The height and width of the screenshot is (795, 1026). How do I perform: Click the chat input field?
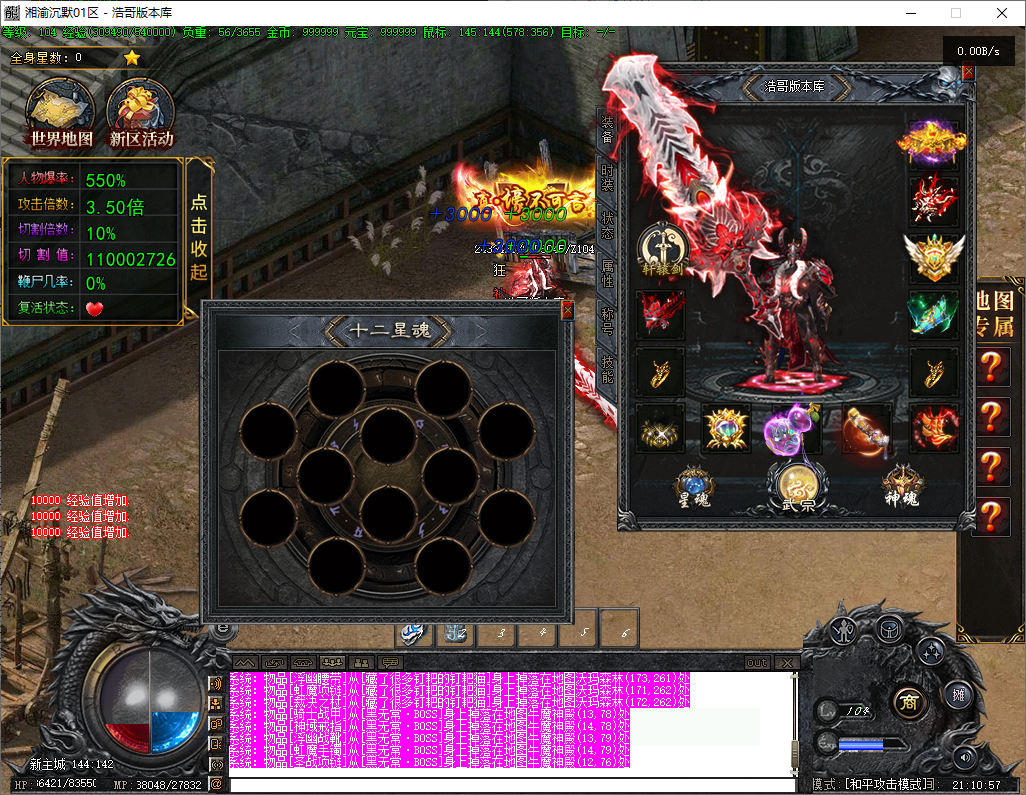click(512, 785)
